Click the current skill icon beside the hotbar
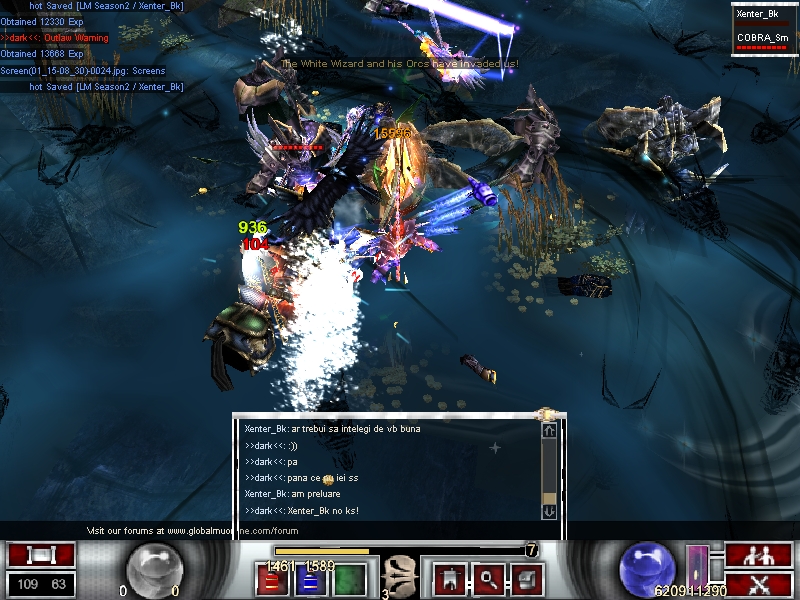The image size is (800, 600). [x=398, y=576]
